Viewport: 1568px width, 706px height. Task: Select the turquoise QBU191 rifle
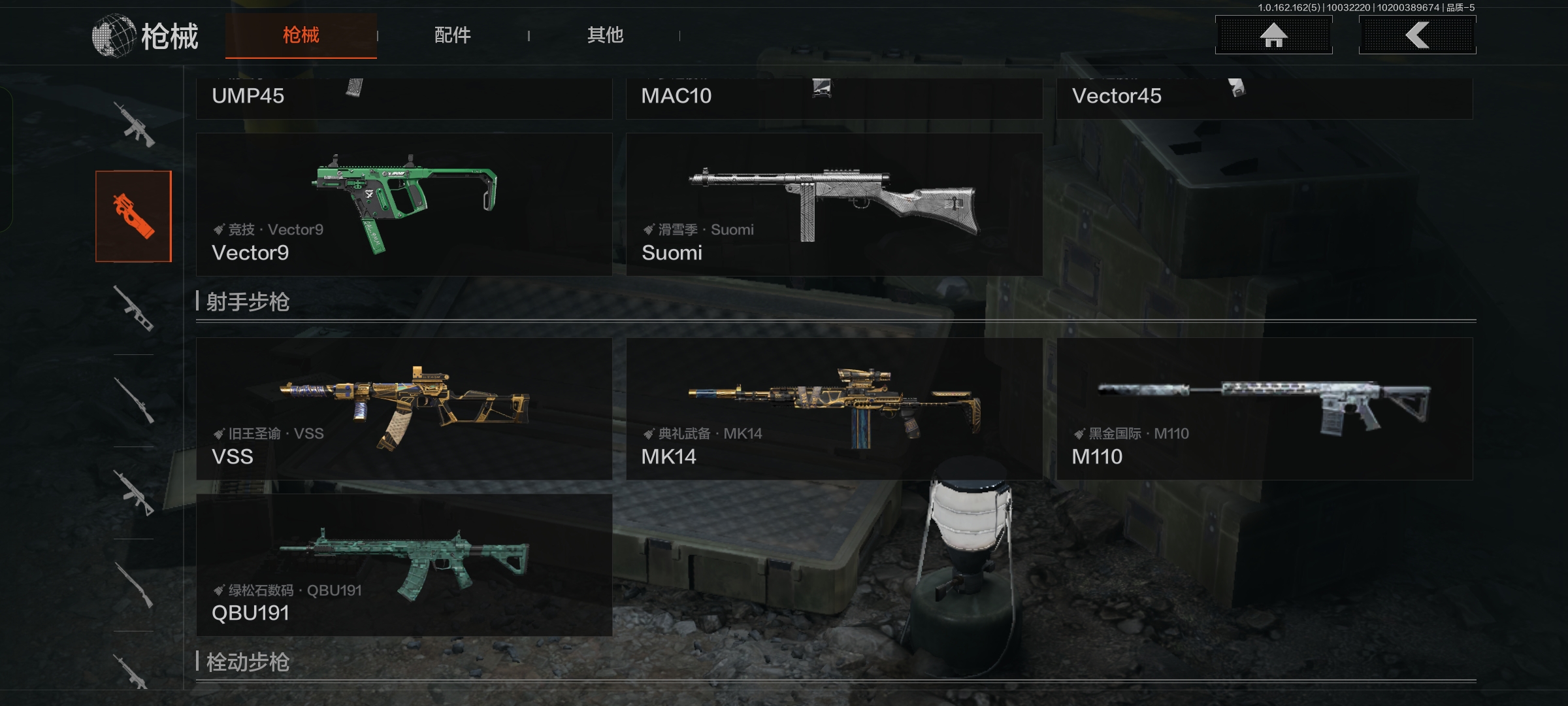(404, 565)
